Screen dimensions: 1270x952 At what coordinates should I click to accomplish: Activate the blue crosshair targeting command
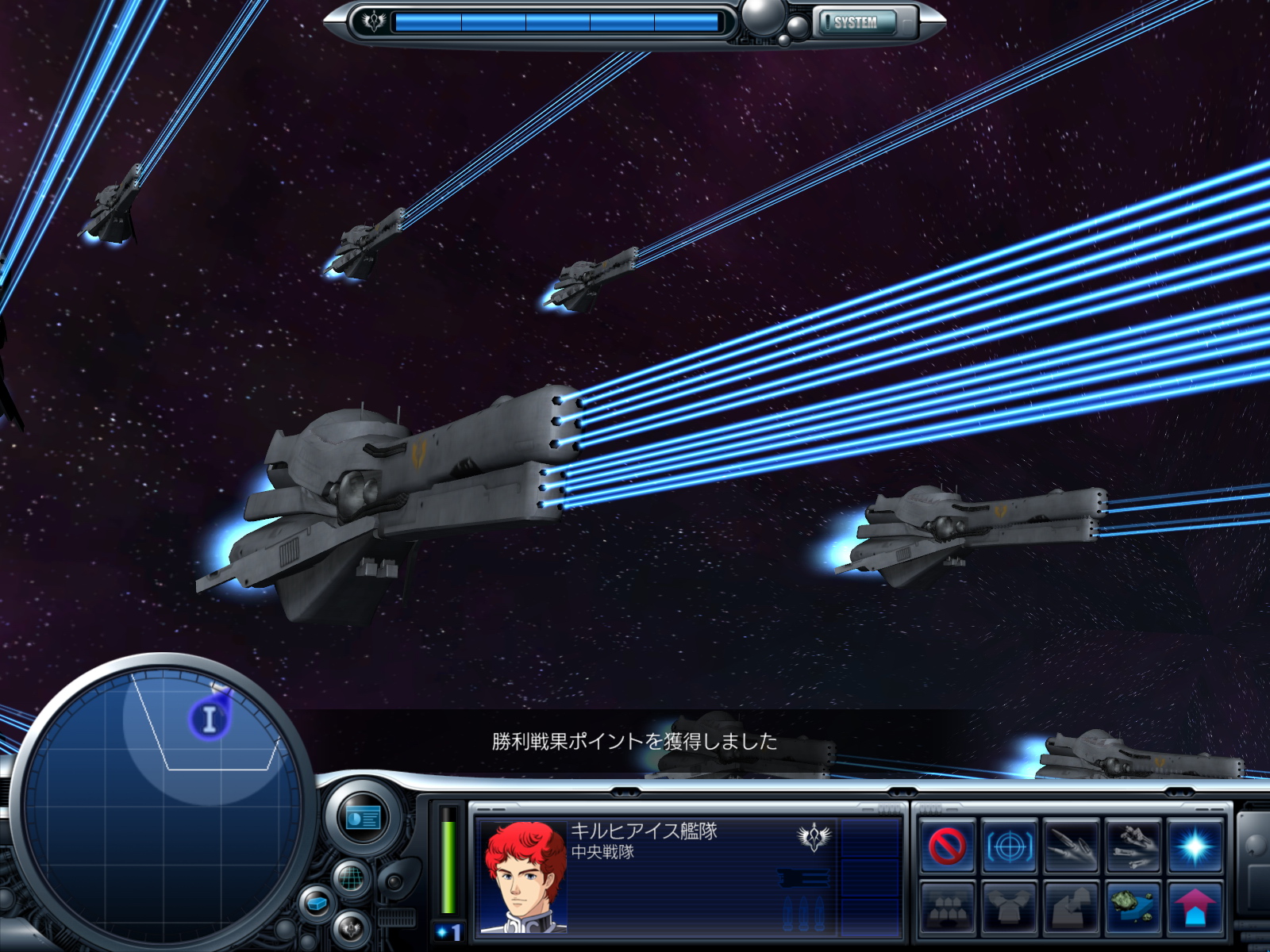point(1009,846)
